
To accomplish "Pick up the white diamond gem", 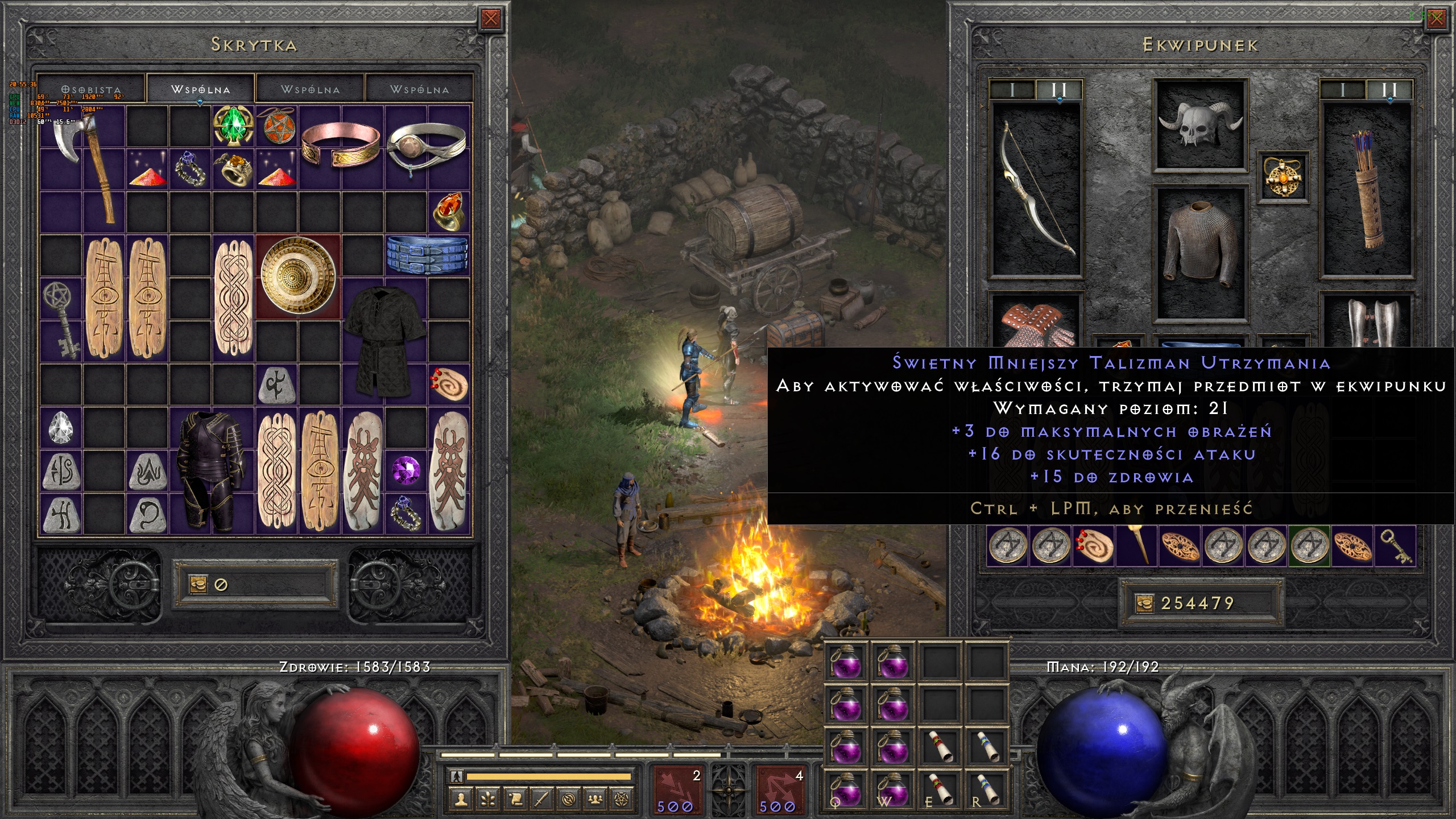I will pos(61,428).
